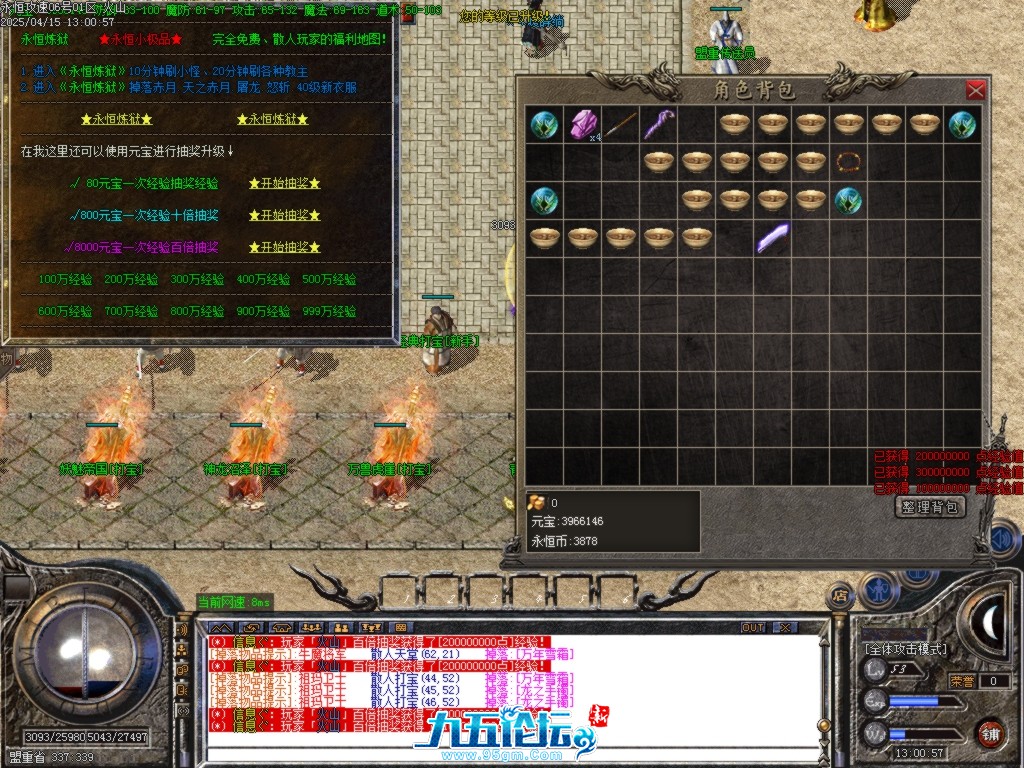Click the OUT button above the chat

coord(753,627)
